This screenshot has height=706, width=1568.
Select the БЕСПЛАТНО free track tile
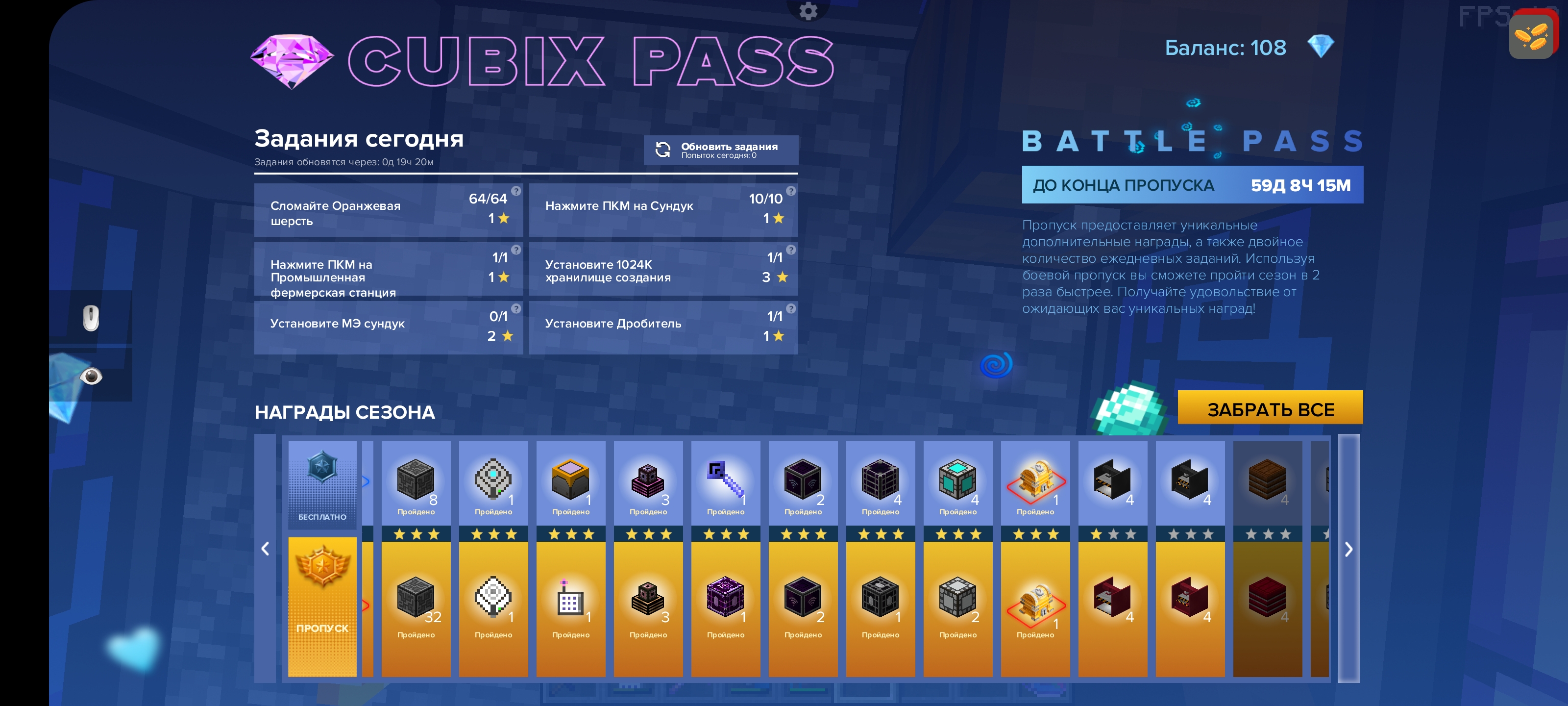[322, 484]
